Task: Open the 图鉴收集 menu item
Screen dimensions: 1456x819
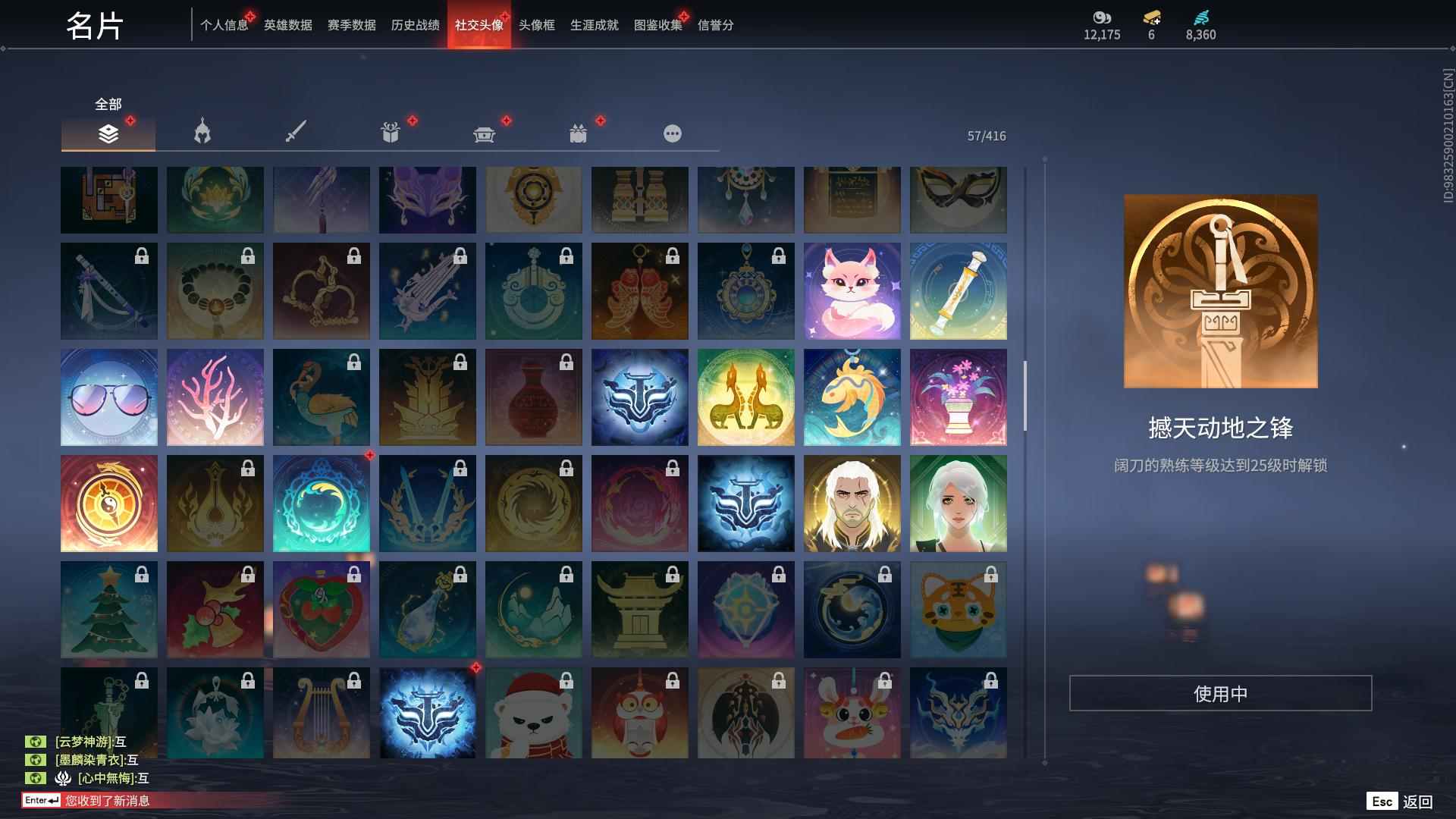Action: (658, 24)
